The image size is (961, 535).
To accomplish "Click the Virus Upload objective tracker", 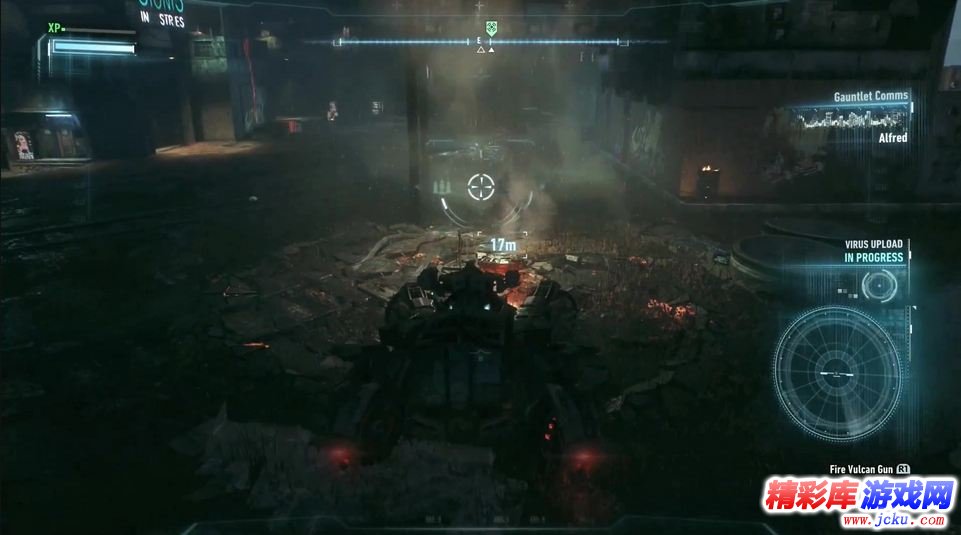I will pyautogui.click(x=873, y=251).
